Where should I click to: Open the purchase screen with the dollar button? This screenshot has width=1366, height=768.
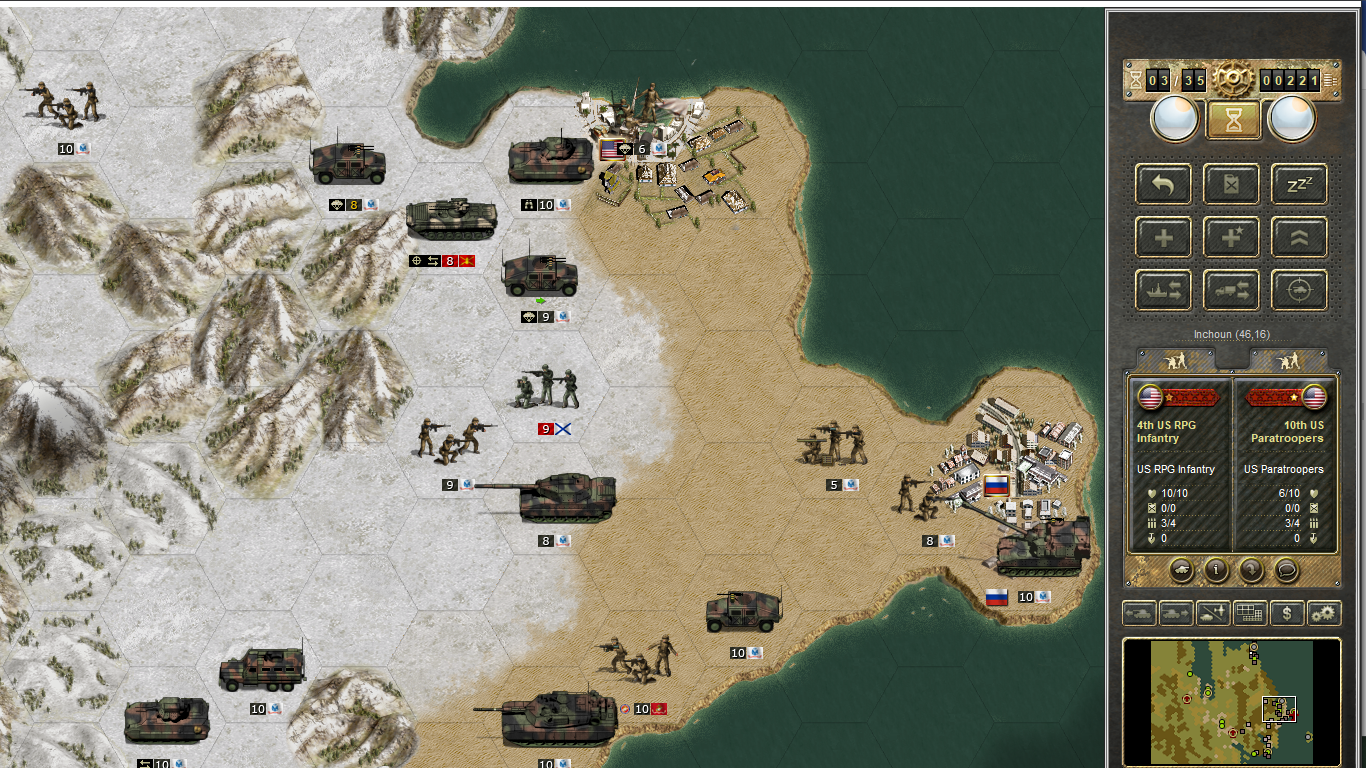pos(1286,613)
